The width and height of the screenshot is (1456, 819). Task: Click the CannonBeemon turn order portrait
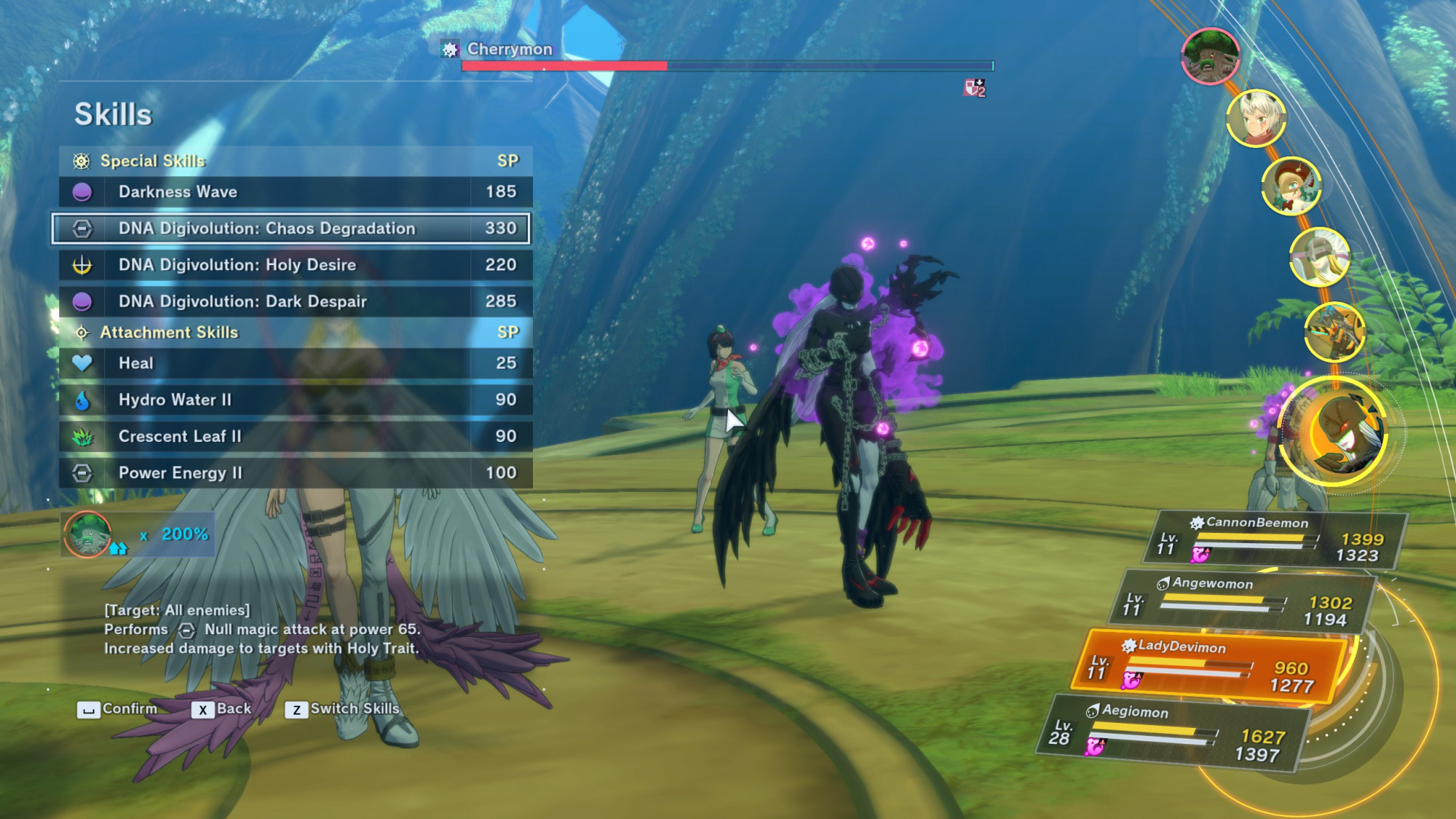coord(1334,332)
